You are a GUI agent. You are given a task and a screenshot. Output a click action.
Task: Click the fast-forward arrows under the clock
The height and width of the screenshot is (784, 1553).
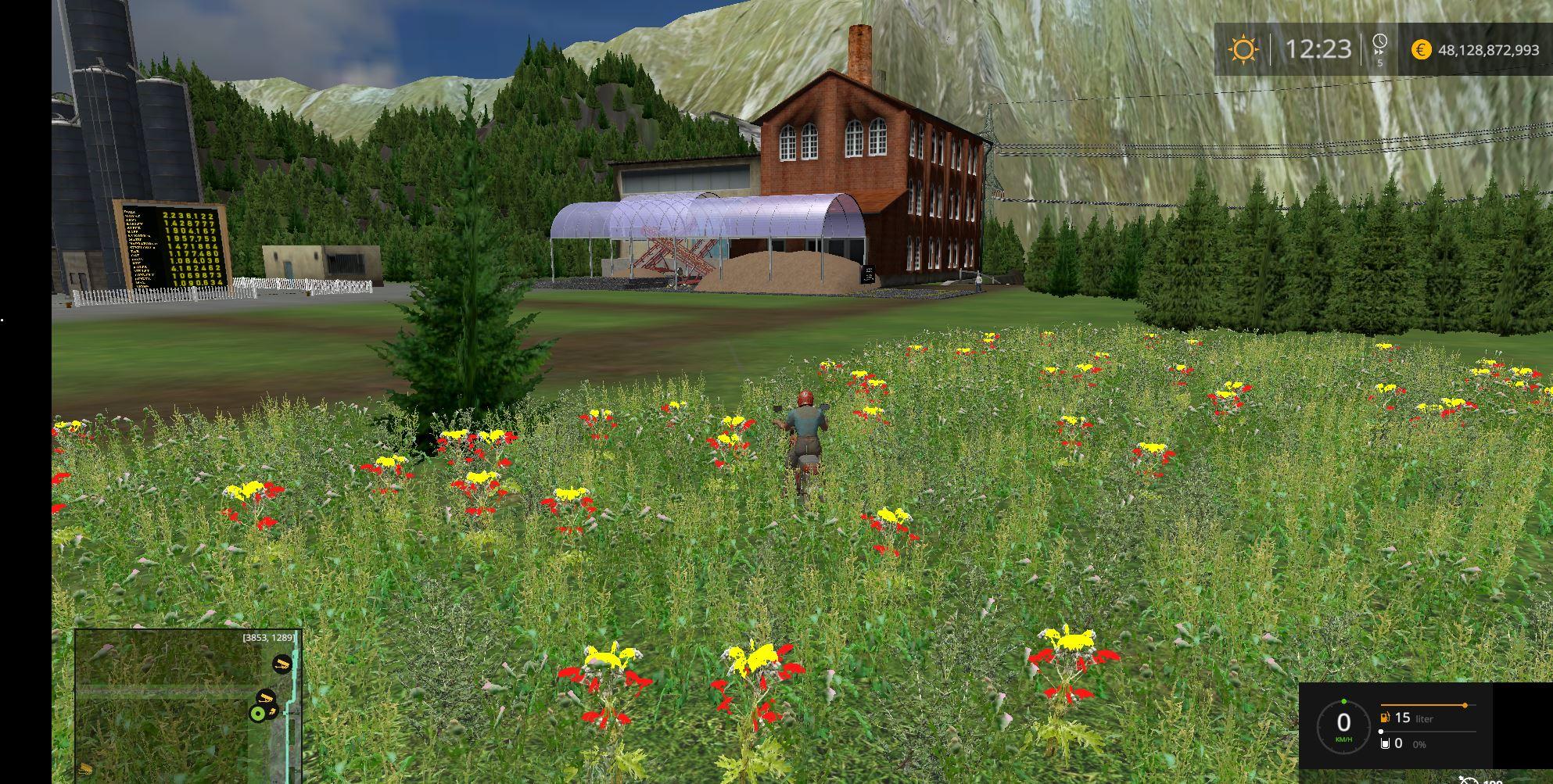coord(1379,52)
